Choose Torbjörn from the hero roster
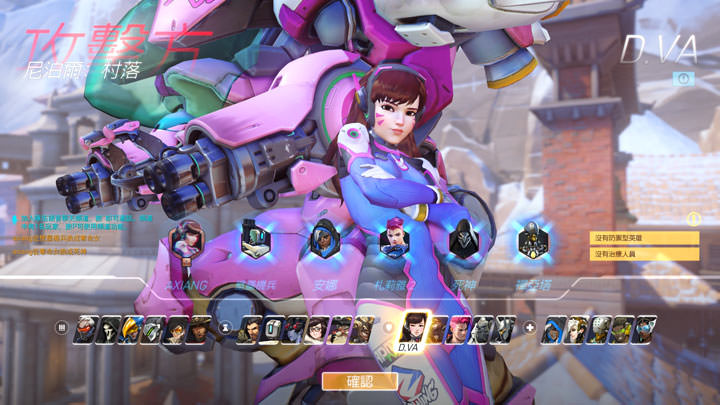Viewport: 720px width, 405px height. click(341, 328)
